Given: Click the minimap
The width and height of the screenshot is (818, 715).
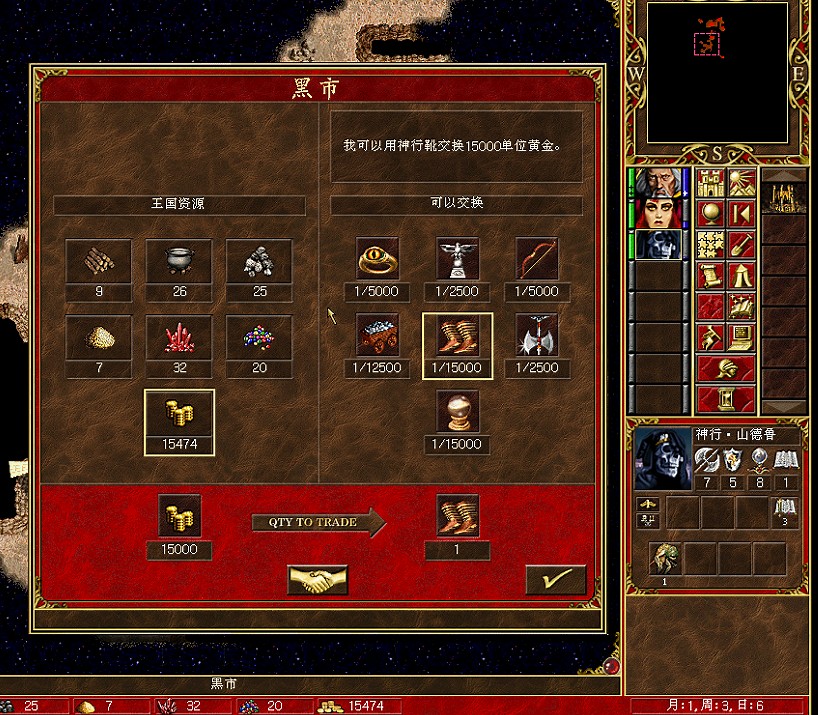Looking at the screenshot, I should point(717,72).
